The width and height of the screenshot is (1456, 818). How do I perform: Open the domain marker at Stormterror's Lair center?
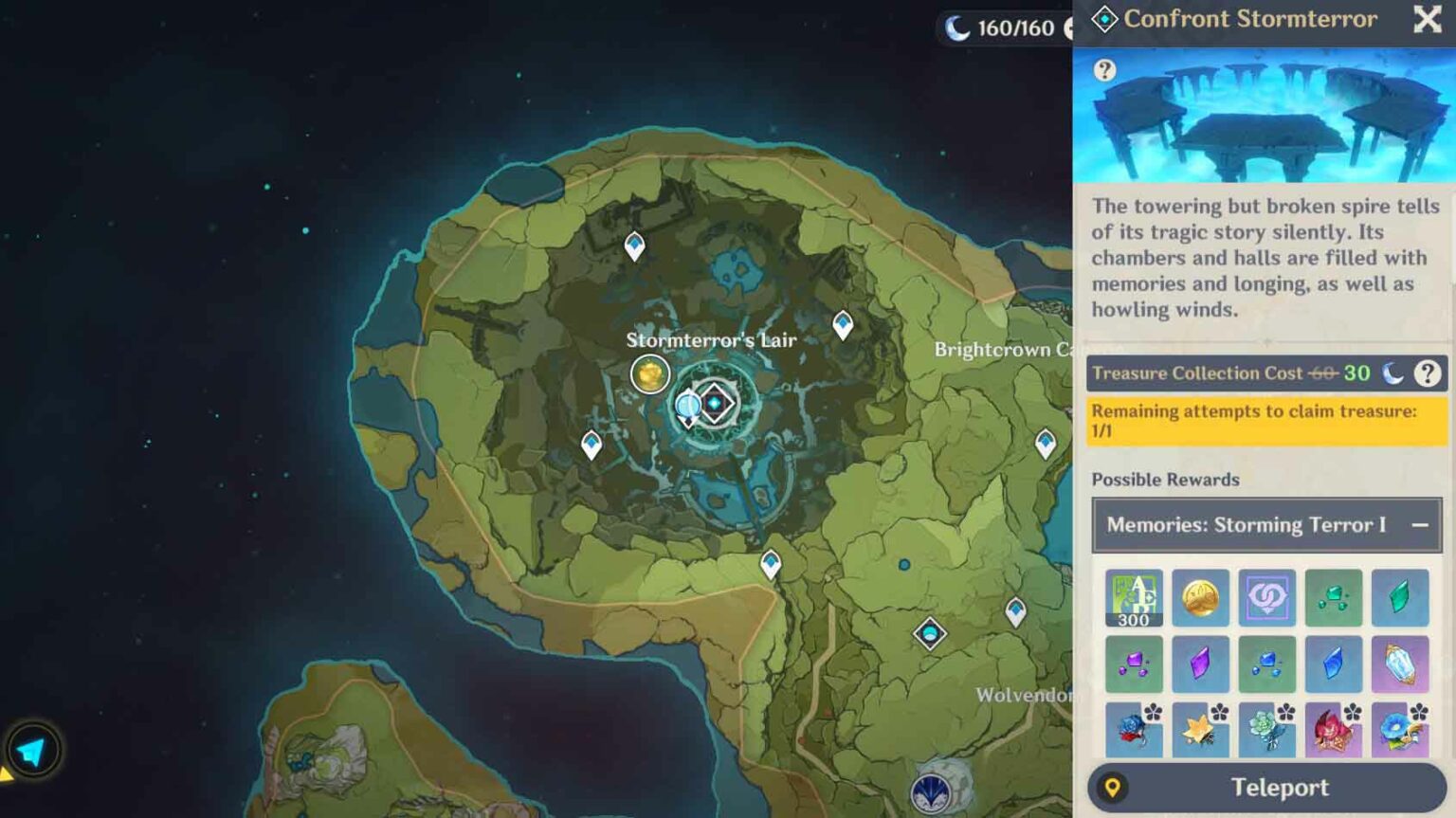click(713, 402)
